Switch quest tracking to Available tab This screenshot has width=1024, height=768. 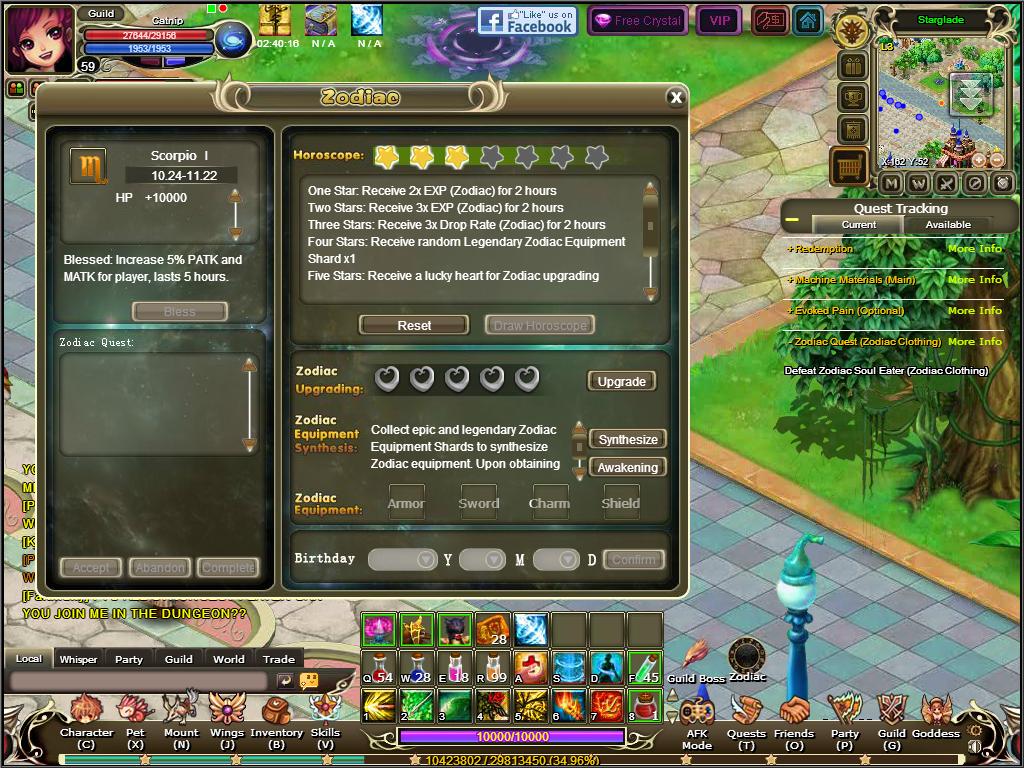[947, 225]
